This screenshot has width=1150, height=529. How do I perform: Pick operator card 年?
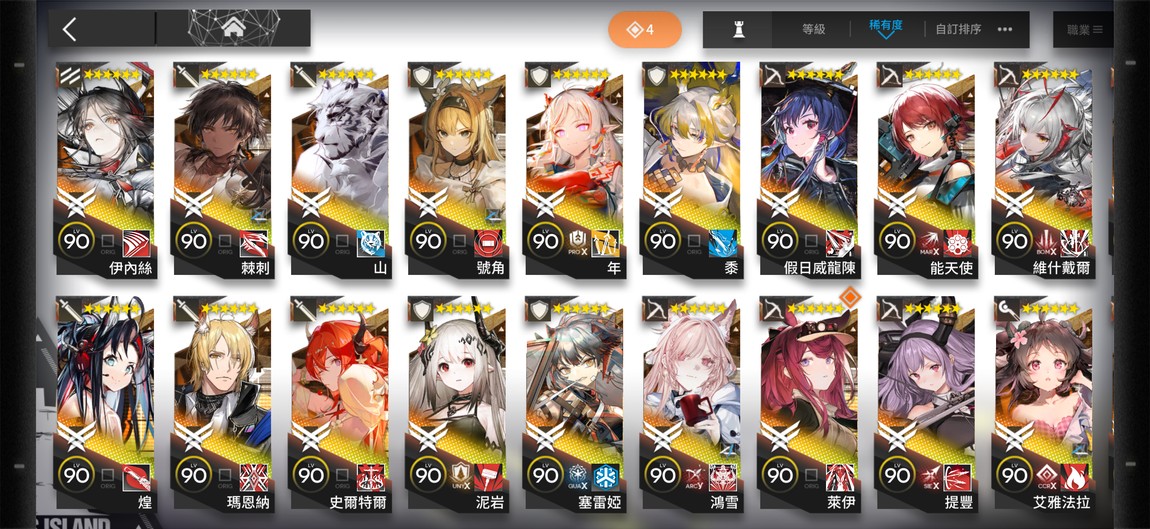click(573, 167)
